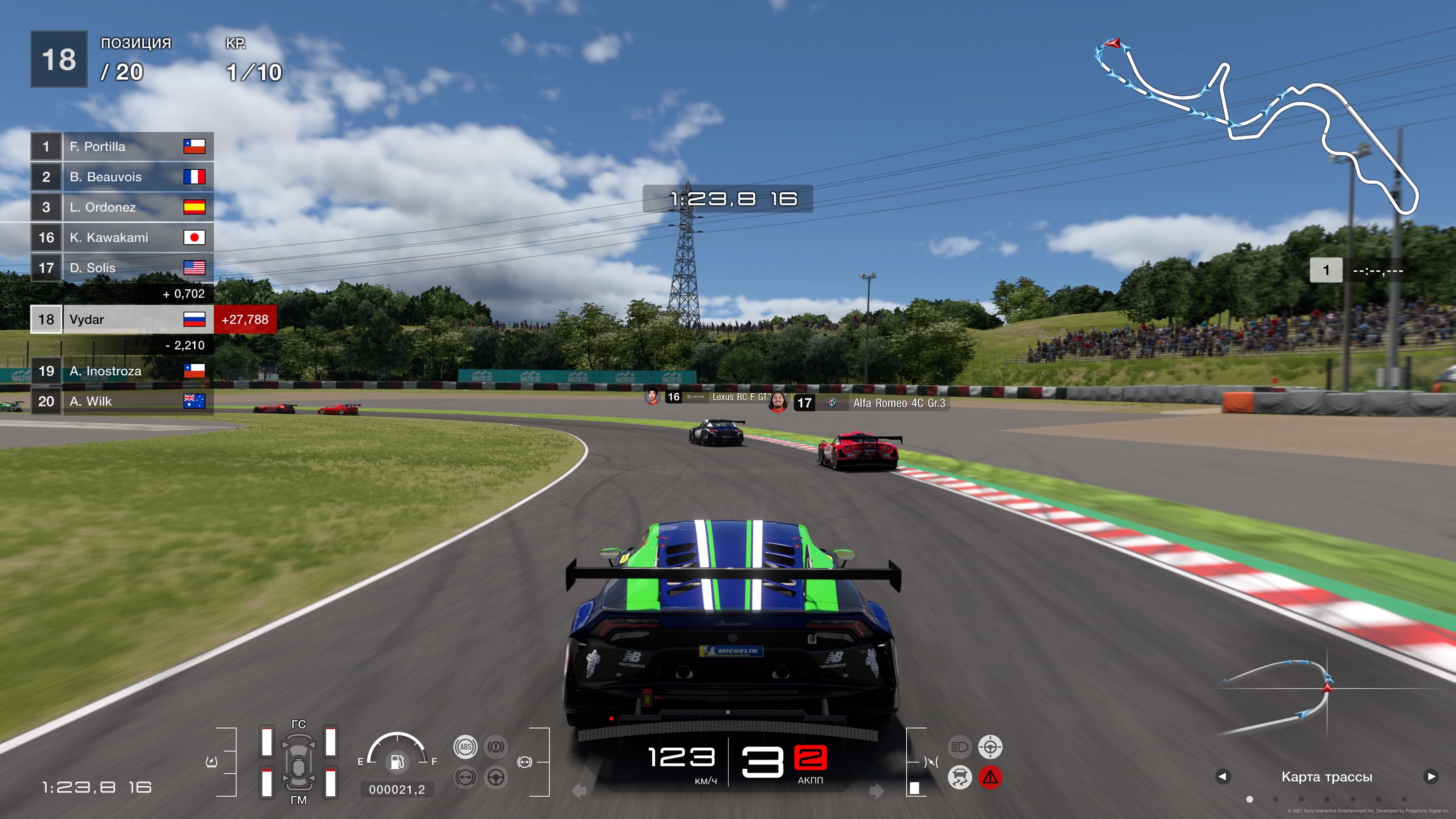Toggle the headlights icon
The width and height of the screenshot is (1456, 819).
[x=959, y=747]
